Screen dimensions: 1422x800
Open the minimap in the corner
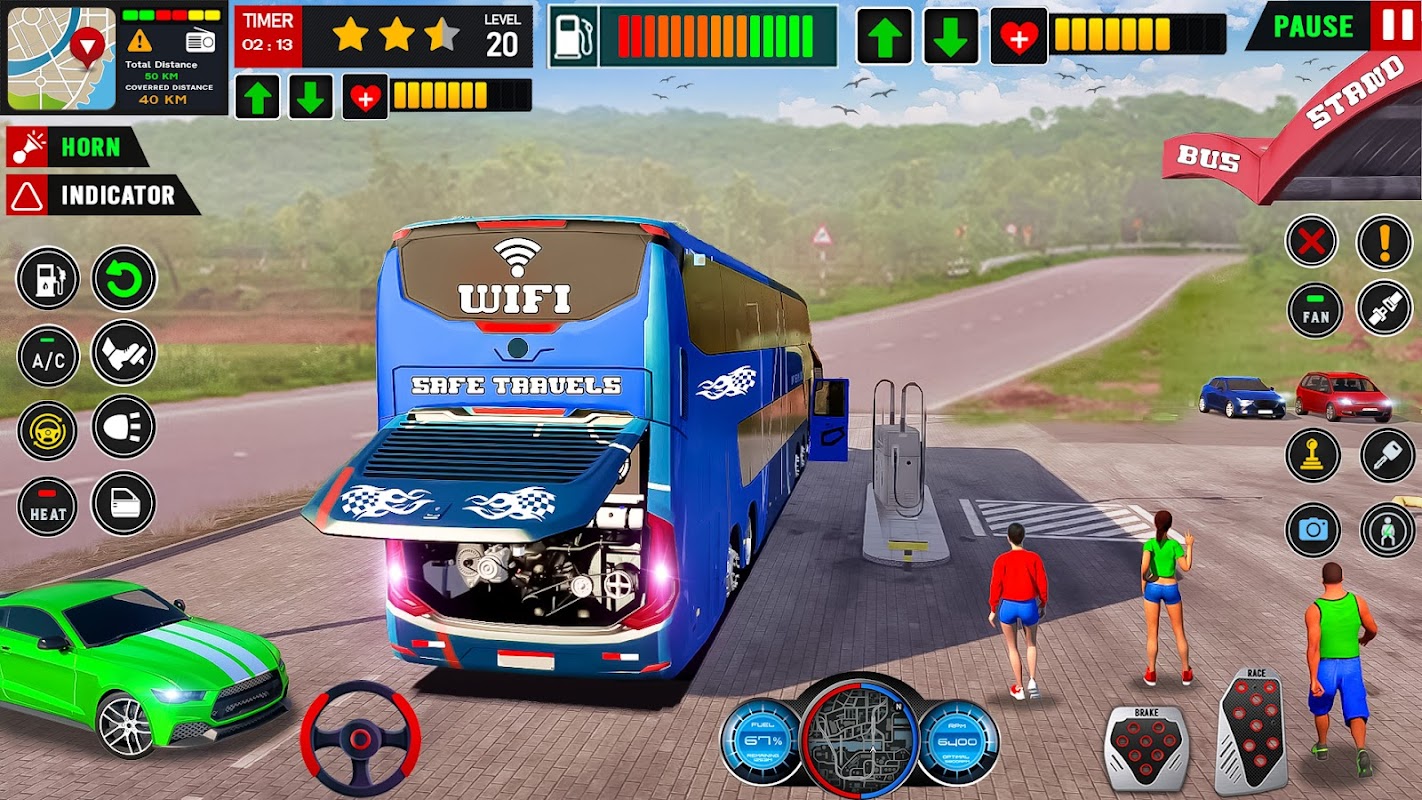click(x=60, y=57)
